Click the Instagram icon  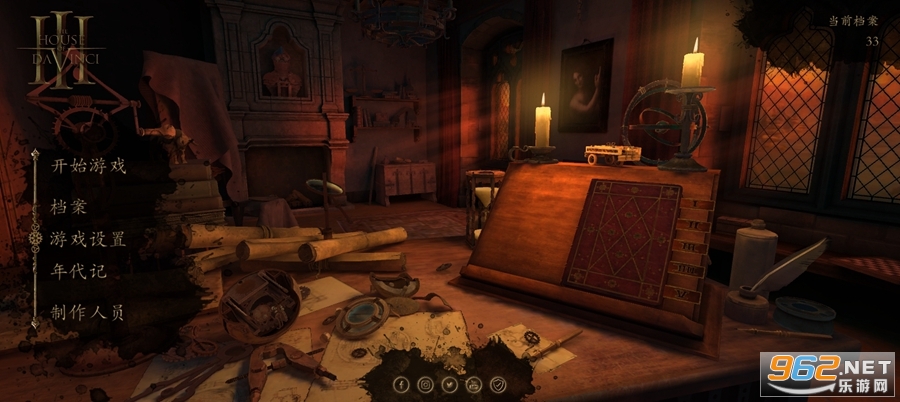click(426, 384)
